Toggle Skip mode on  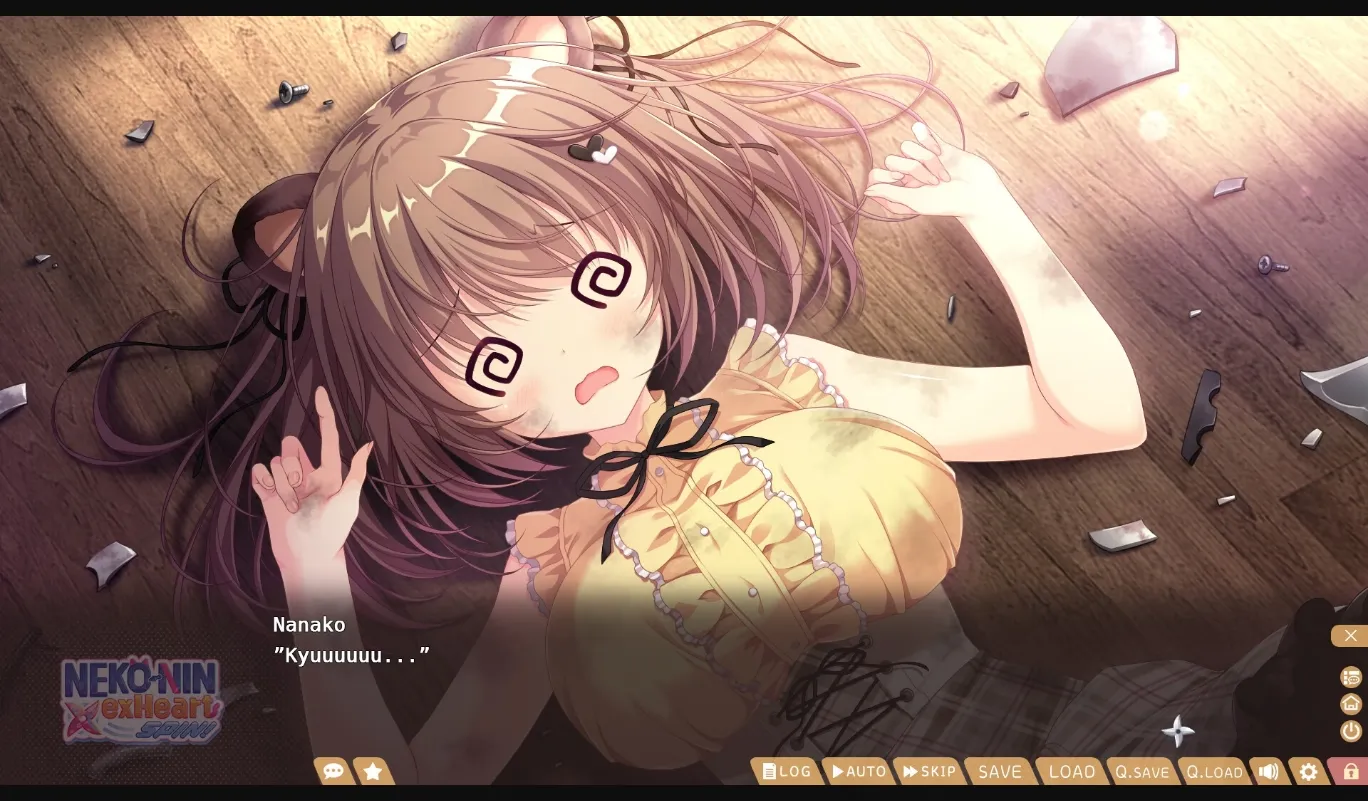tap(929, 771)
